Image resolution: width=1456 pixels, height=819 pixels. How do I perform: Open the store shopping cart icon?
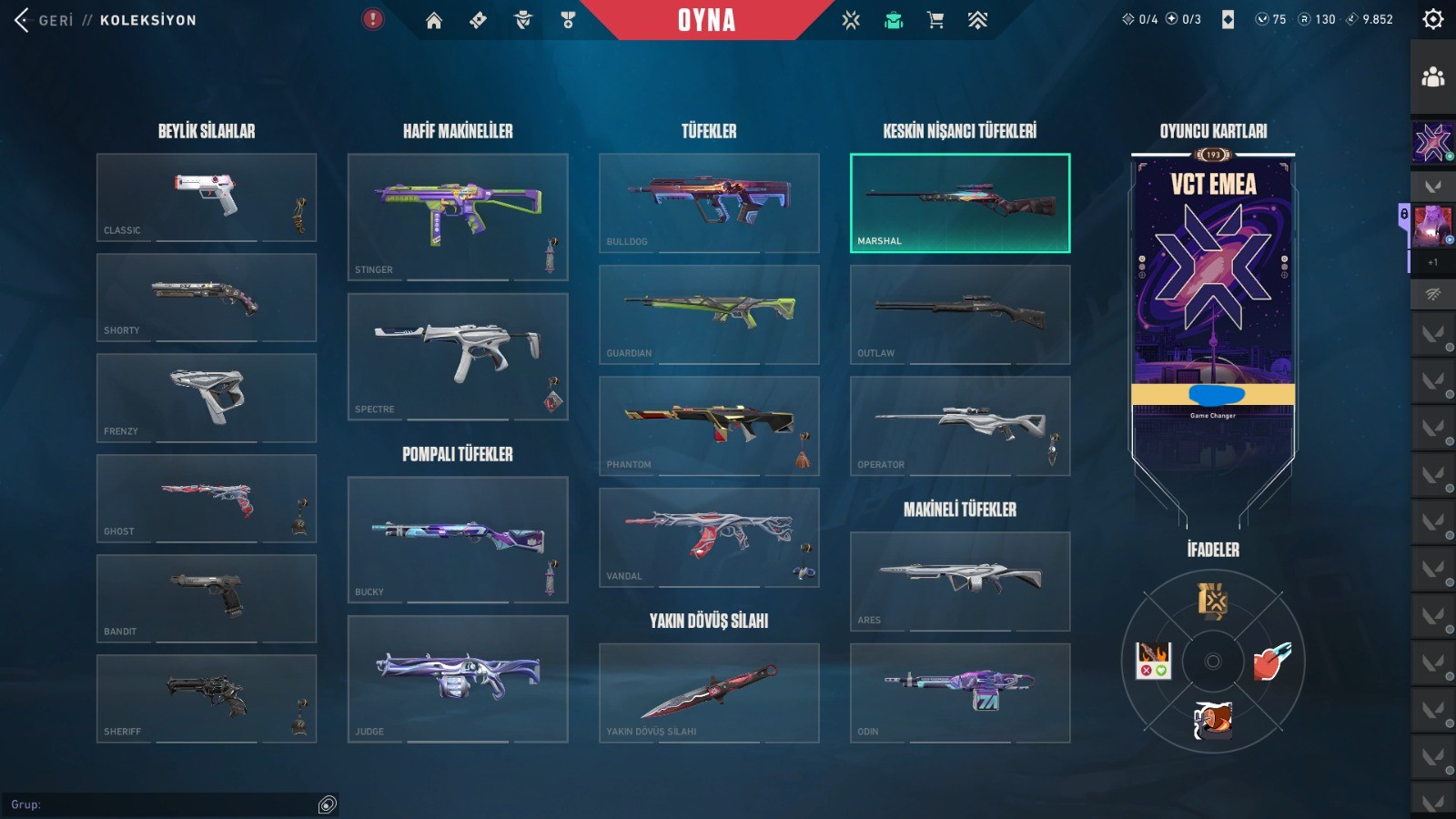(x=935, y=20)
